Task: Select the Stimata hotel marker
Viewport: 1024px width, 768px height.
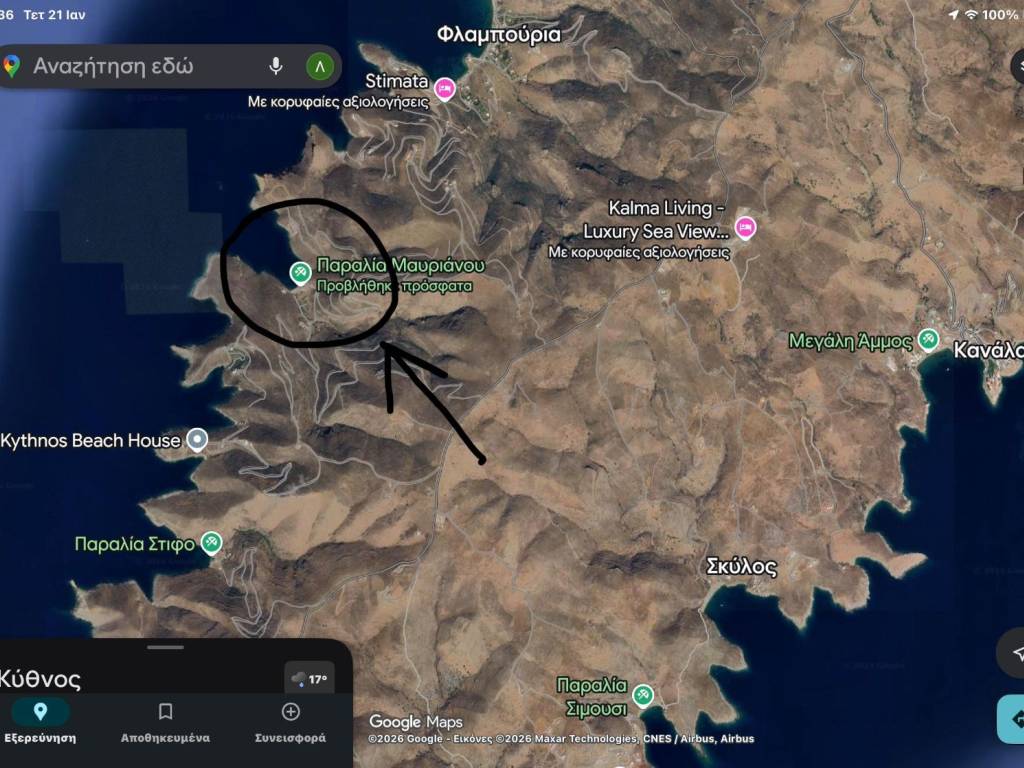Action: coord(445,89)
